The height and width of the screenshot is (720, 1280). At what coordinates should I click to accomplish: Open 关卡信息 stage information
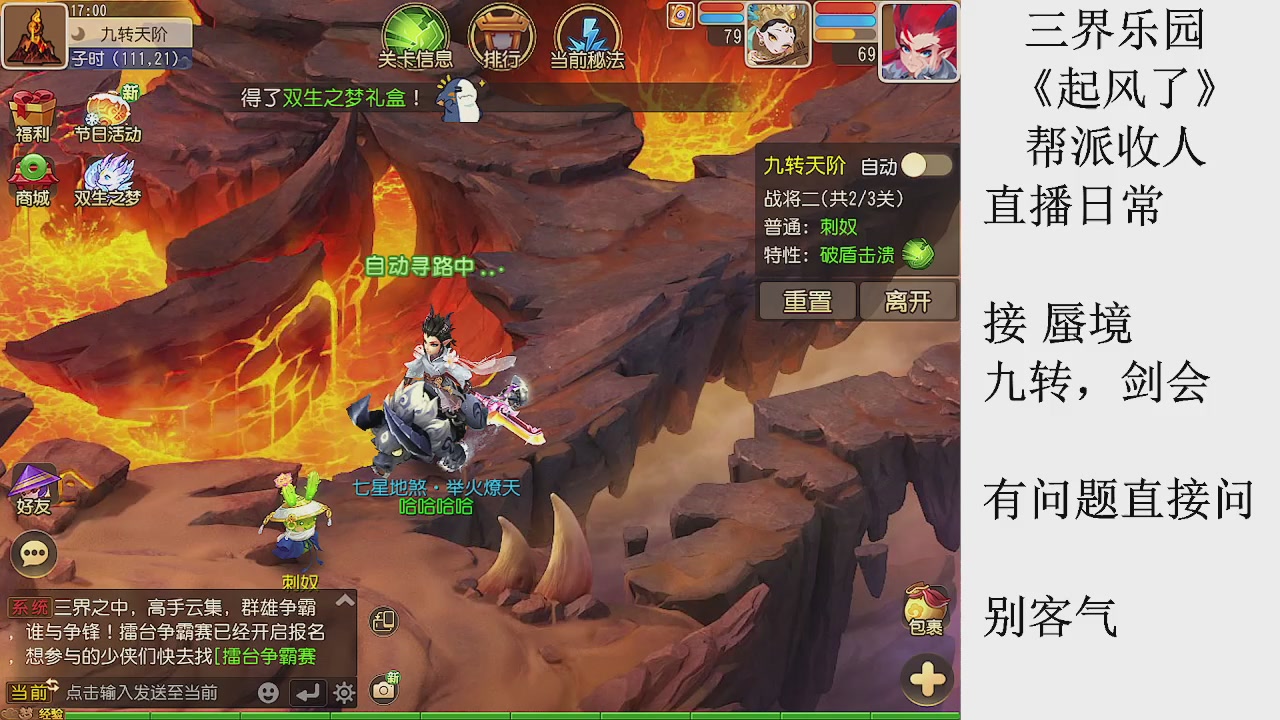tap(416, 32)
